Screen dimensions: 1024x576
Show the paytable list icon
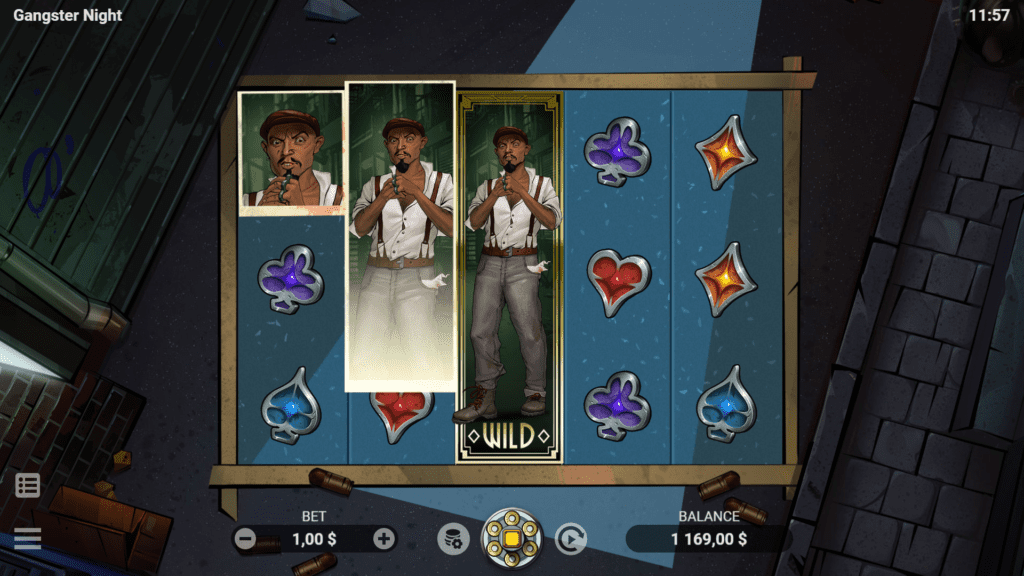coord(28,486)
